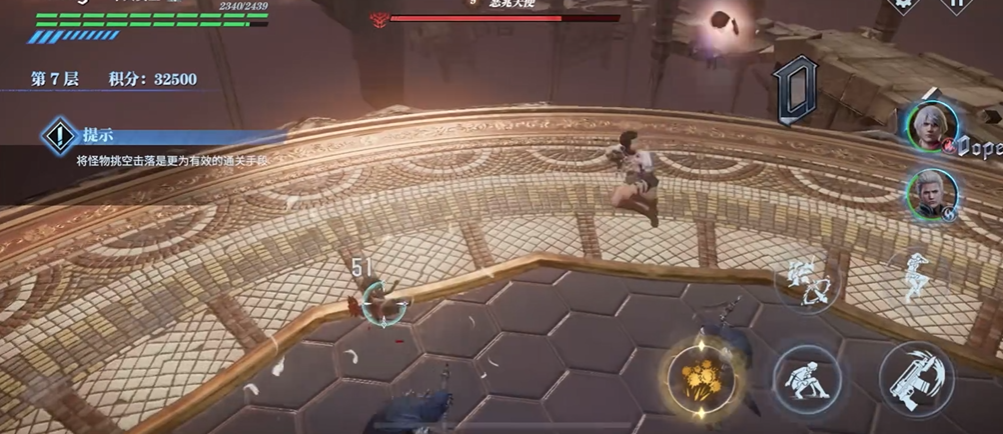Image resolution: width=1003 pixels, height=434 pixels.
Task: Switch to the white-haired character portrait
Action: 932,126
